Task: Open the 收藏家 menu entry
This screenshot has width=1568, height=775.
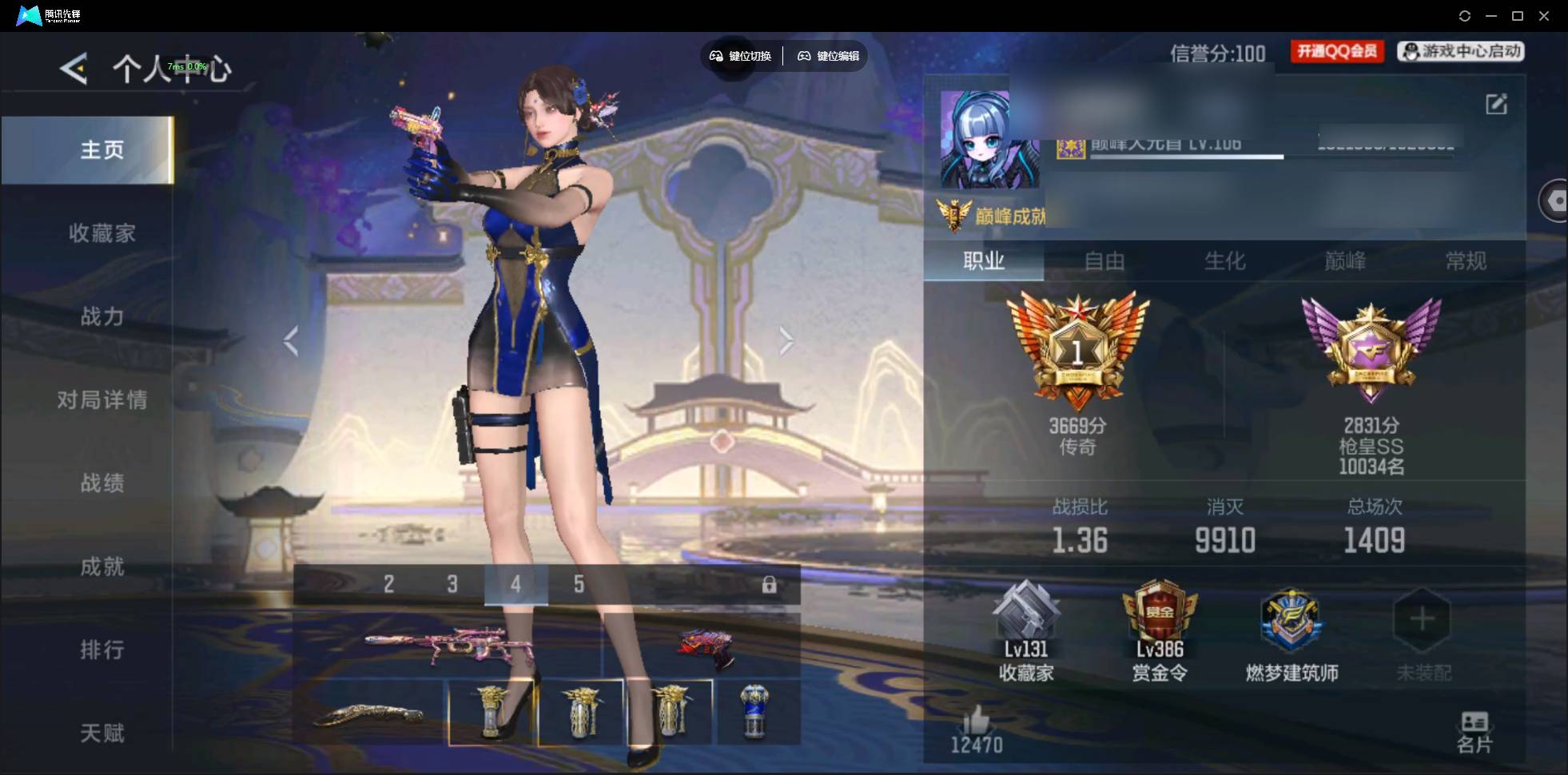Action: [101, 233]
